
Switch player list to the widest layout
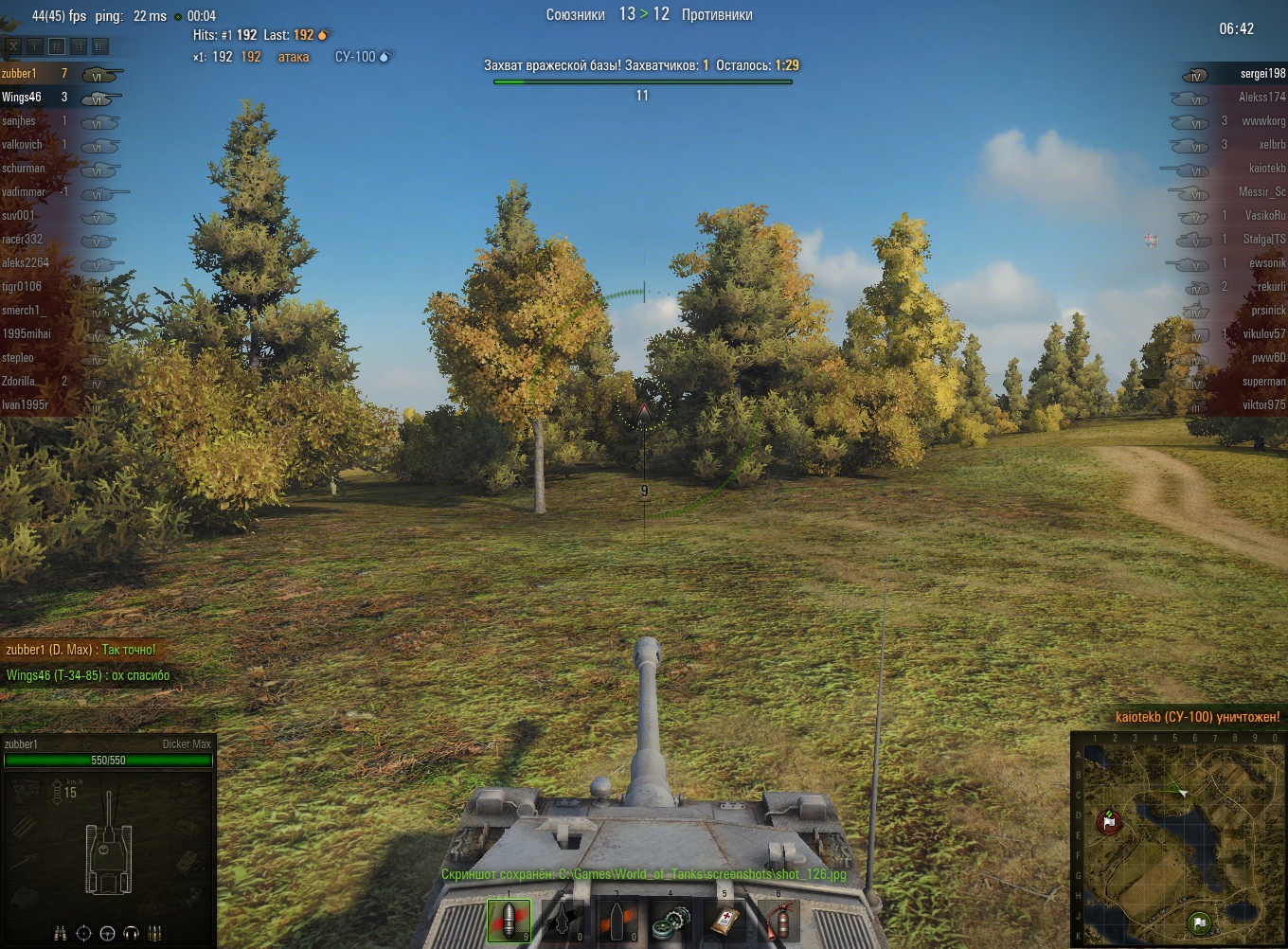click(100, 45)
